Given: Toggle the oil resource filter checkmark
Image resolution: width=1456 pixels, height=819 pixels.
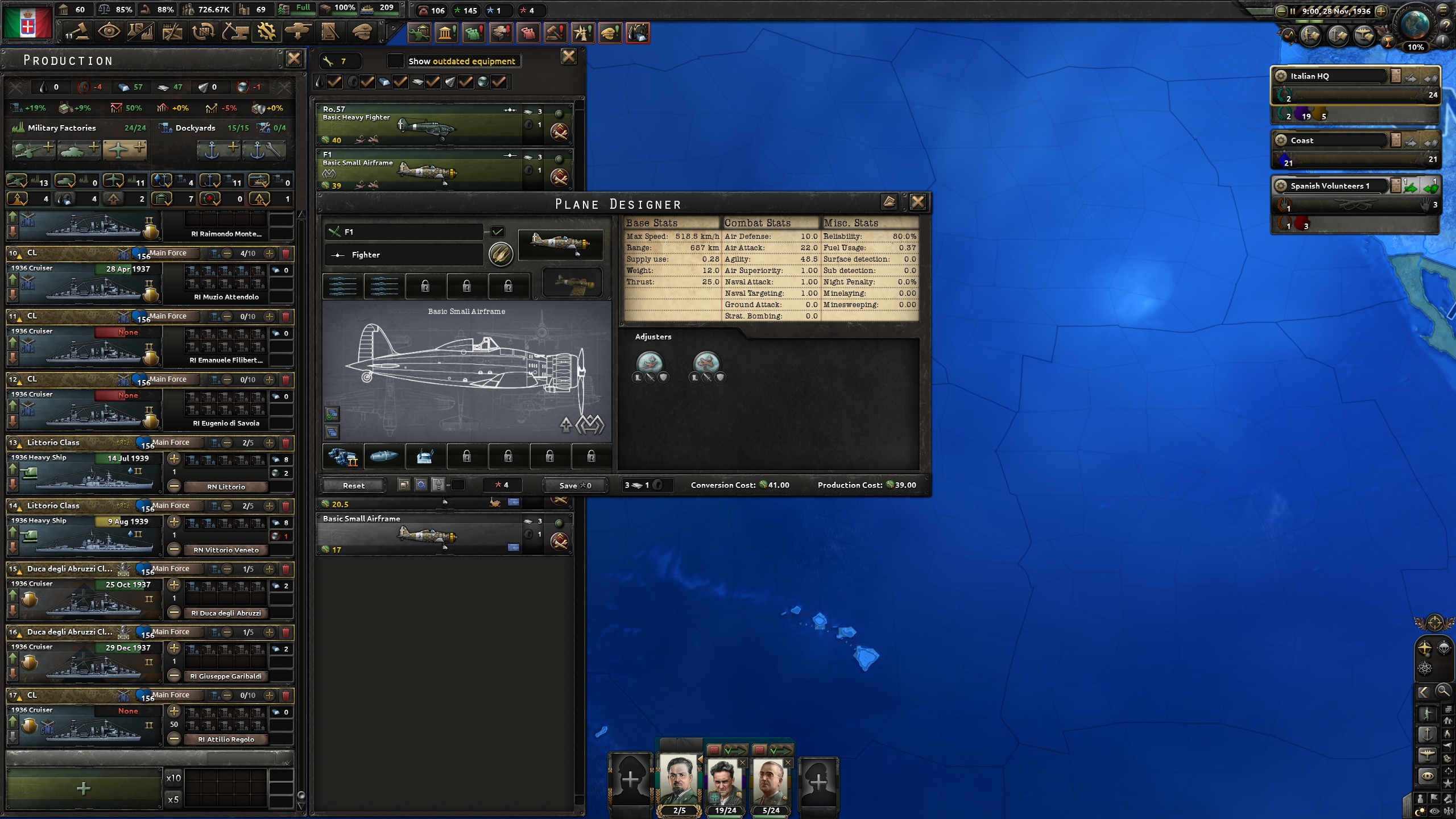Looking at the screenshot, I should [334, 81].
